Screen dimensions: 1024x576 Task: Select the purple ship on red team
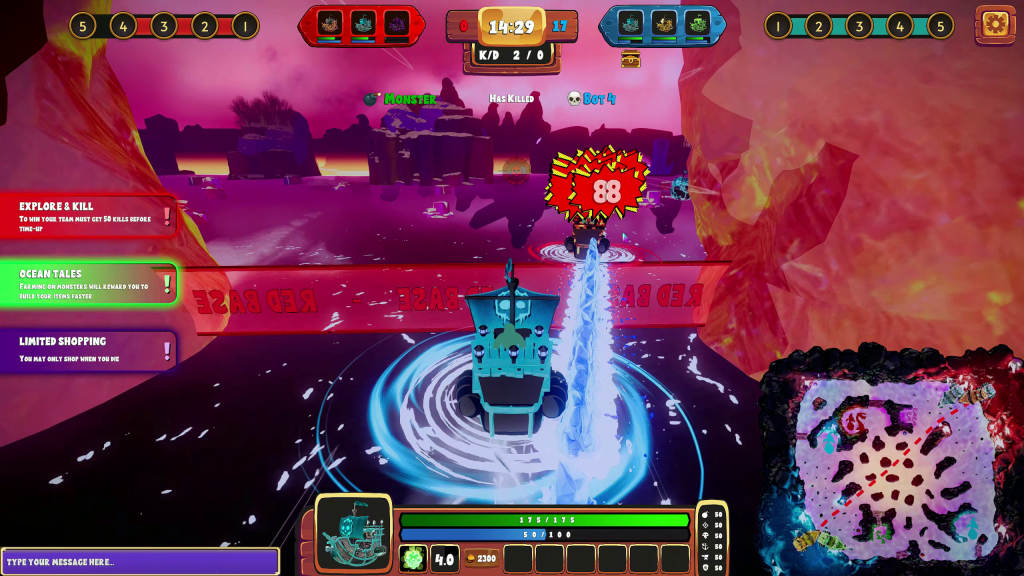(x=397, y=24)
